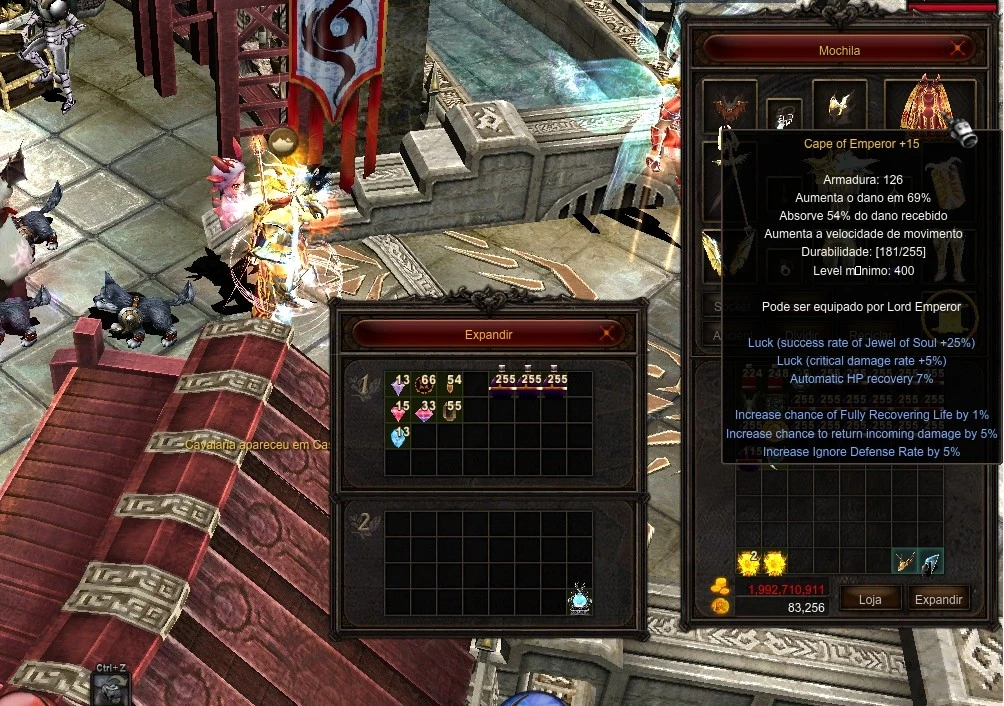The image size is (1004, 706).
Task: Close the Mochila inventory panel
Action: pyautogui.click(x=958, y=49)
